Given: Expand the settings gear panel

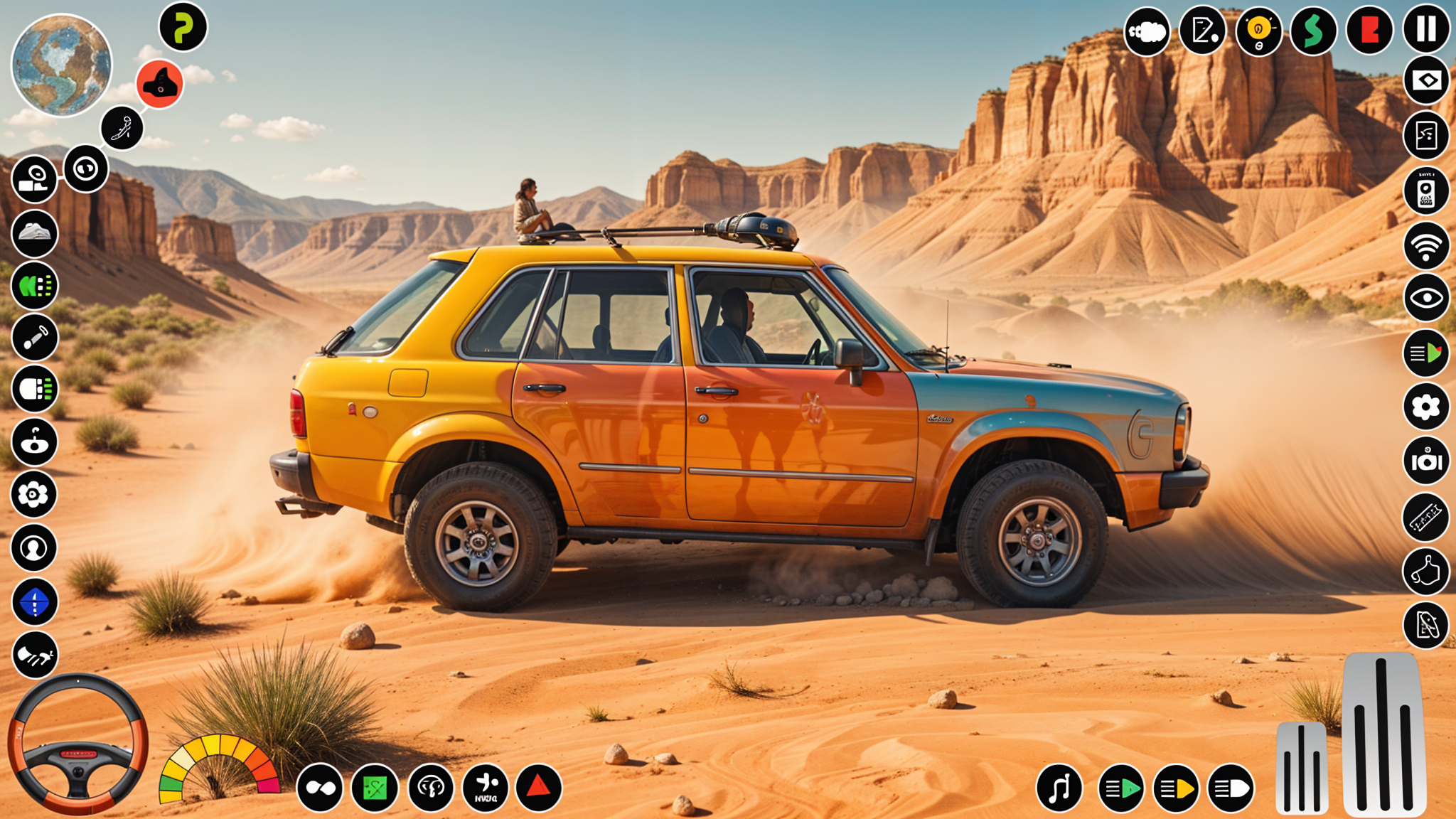Looking at the screenshot, I should point(1425,409).
